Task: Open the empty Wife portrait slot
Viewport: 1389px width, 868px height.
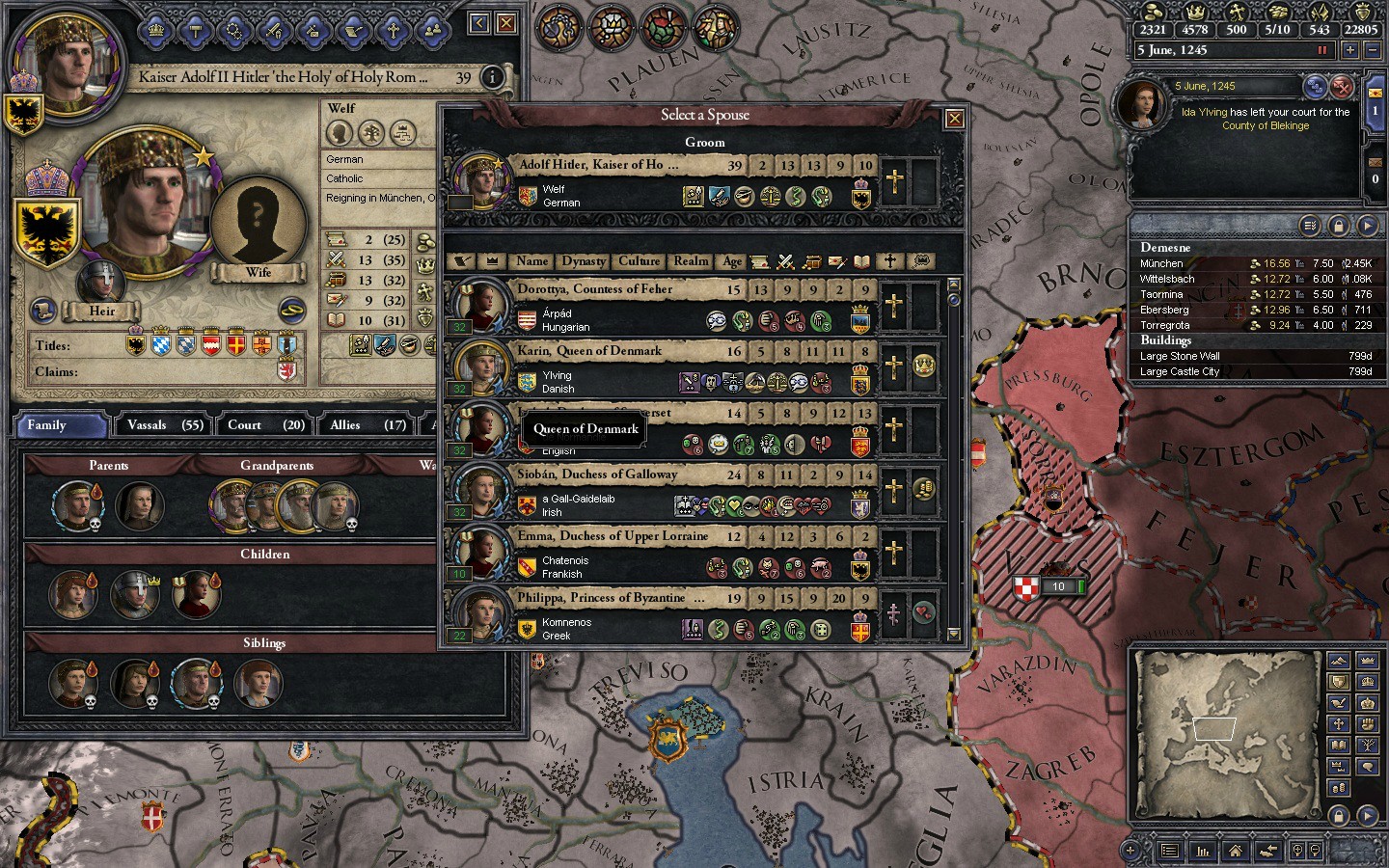Action: [x=258, y=220]
